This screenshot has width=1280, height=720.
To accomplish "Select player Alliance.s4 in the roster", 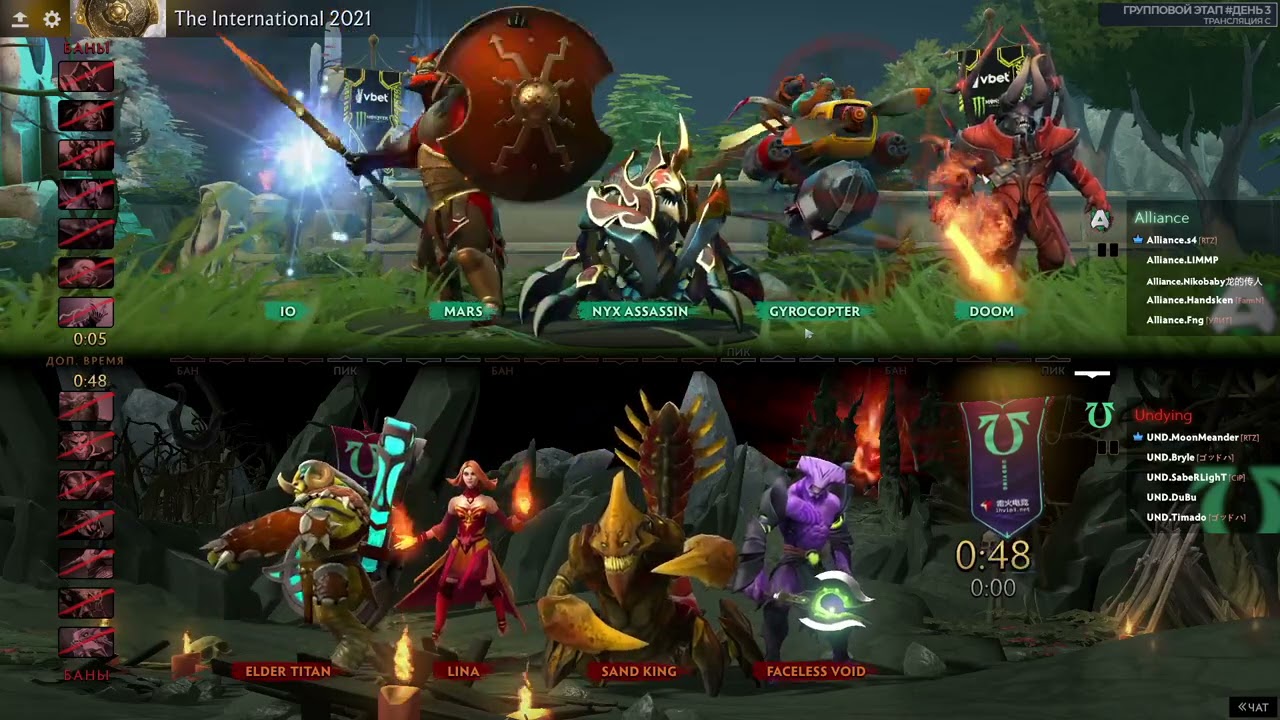I will tap(1171, 240).
